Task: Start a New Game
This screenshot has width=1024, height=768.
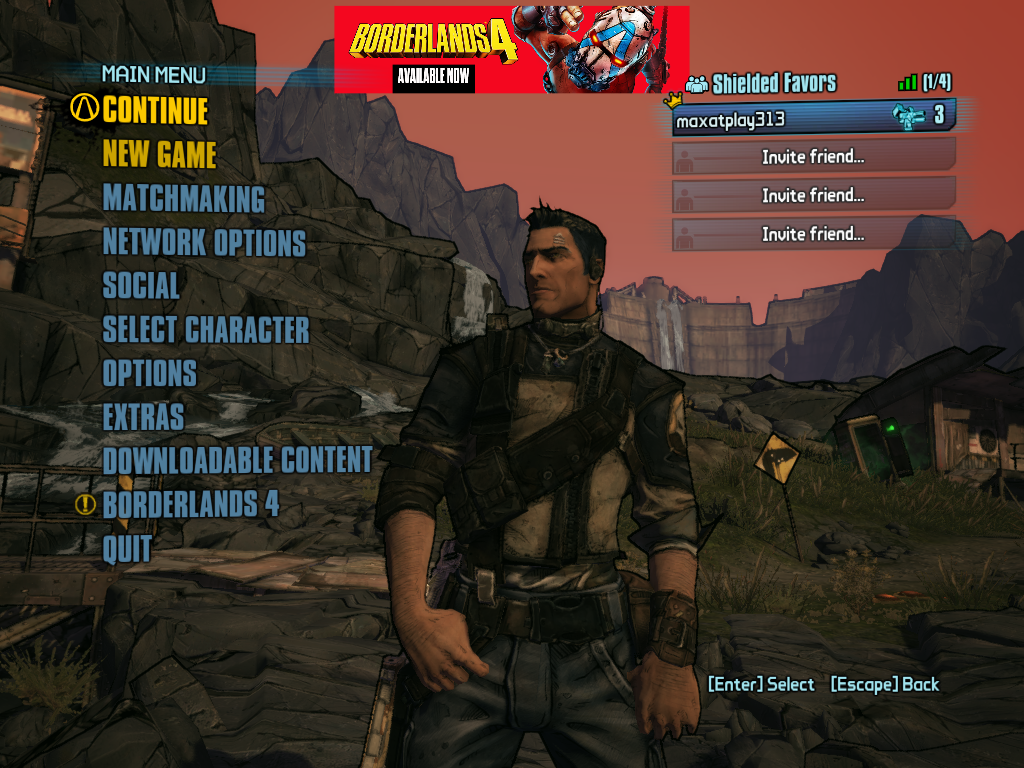Action: pyautogui.click(x=159, y=154)
